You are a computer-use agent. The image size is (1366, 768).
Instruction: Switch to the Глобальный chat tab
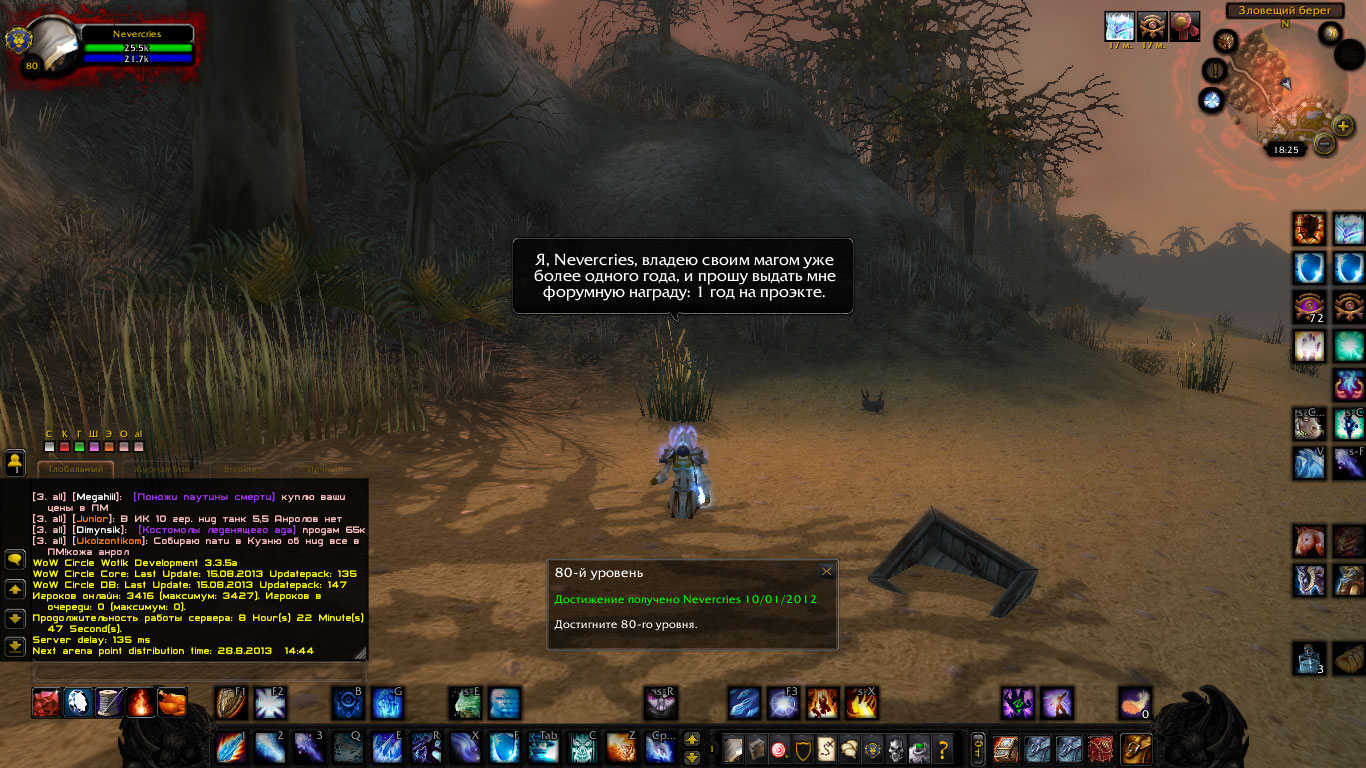point(76,469)
